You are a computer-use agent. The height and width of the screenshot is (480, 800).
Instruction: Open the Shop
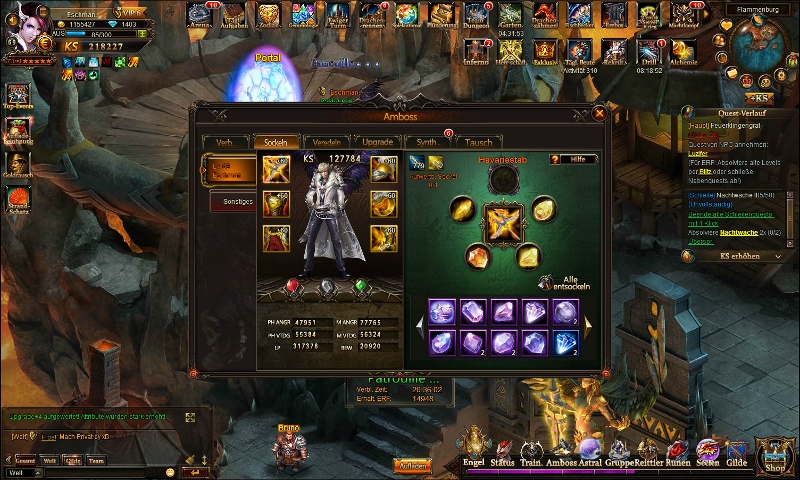click(775, 457)
